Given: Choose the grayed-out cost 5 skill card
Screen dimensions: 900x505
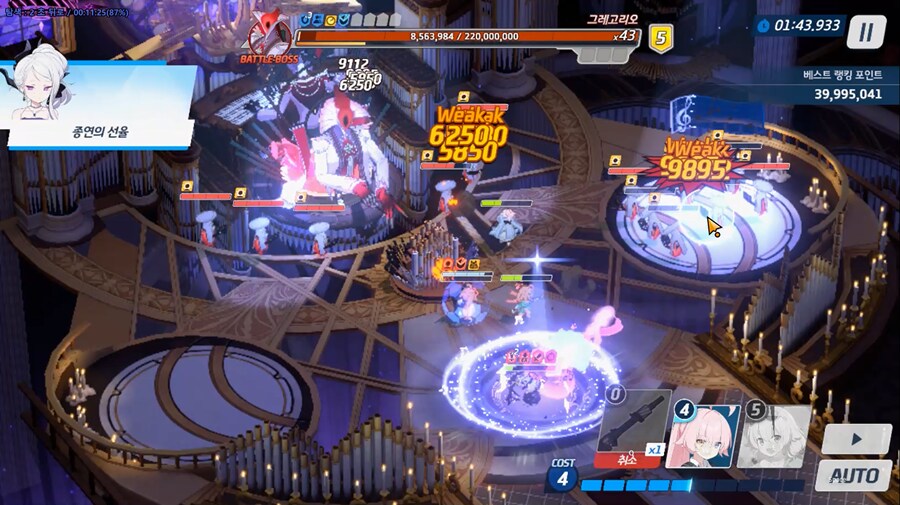Looking at the screenshot, I should point(773,436).
